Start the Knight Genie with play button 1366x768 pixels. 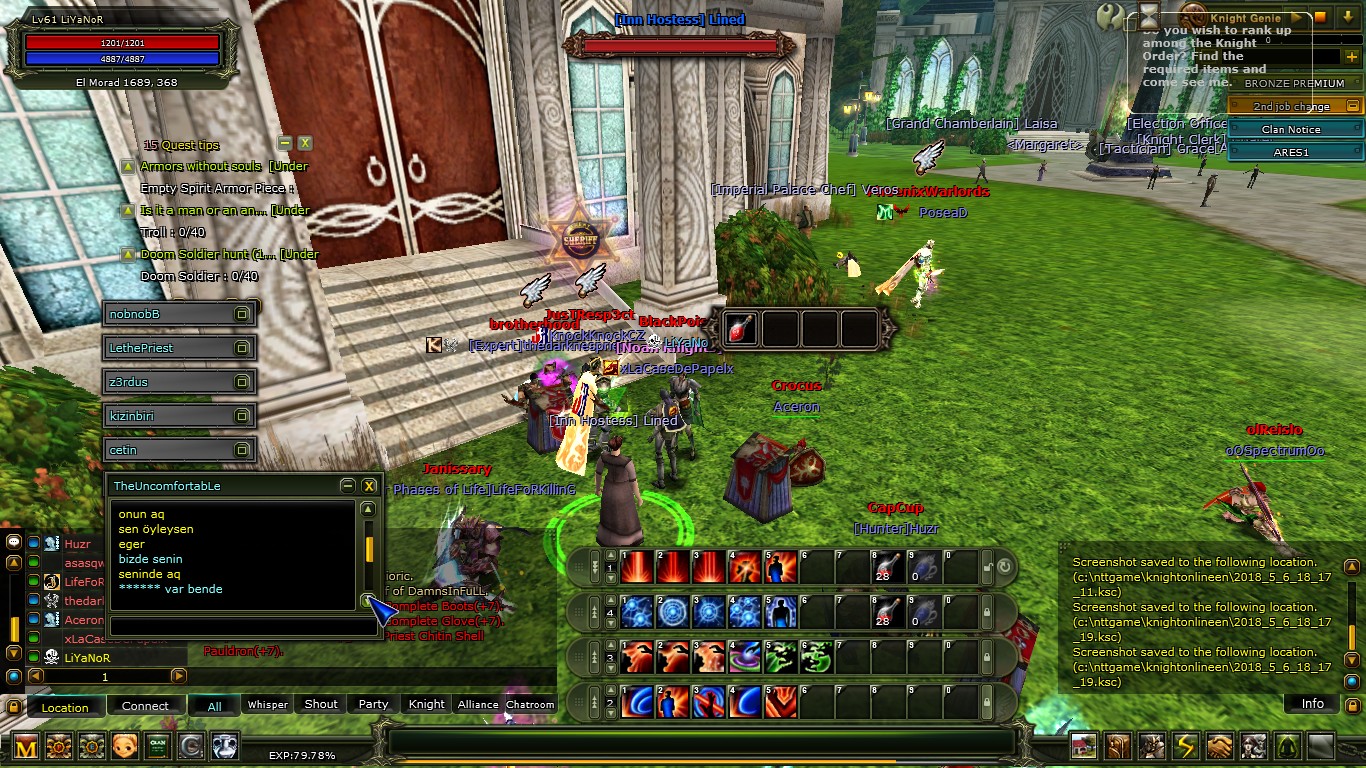click(x=1296, y=18)
